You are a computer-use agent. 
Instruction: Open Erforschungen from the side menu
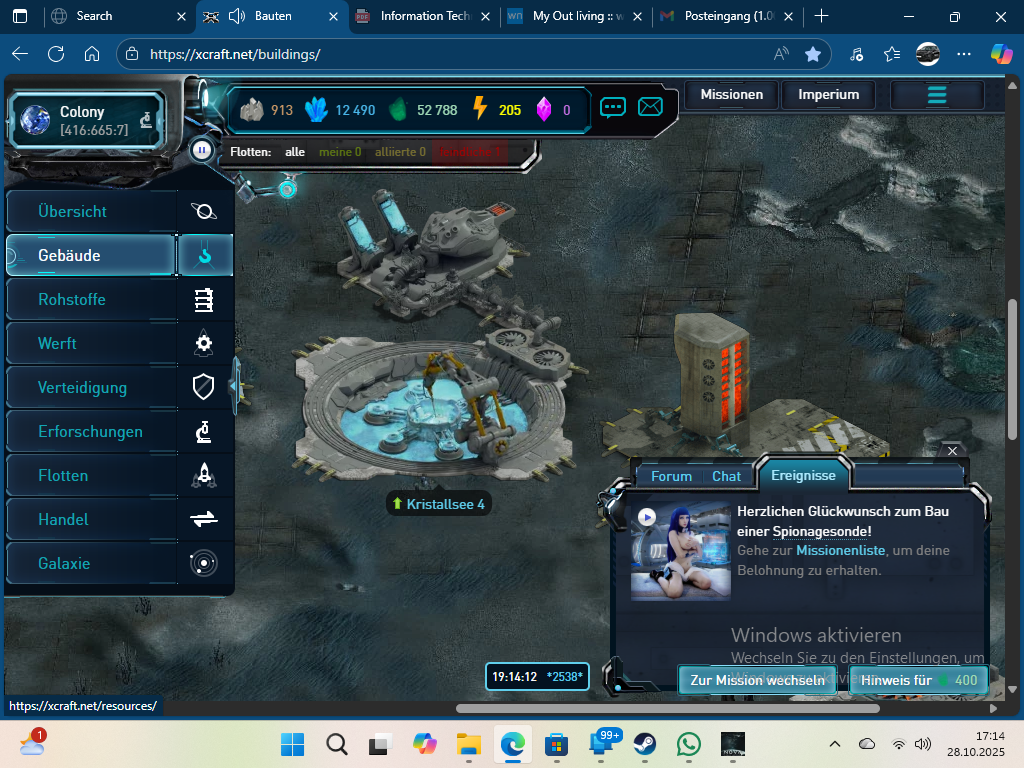point(92,432)
